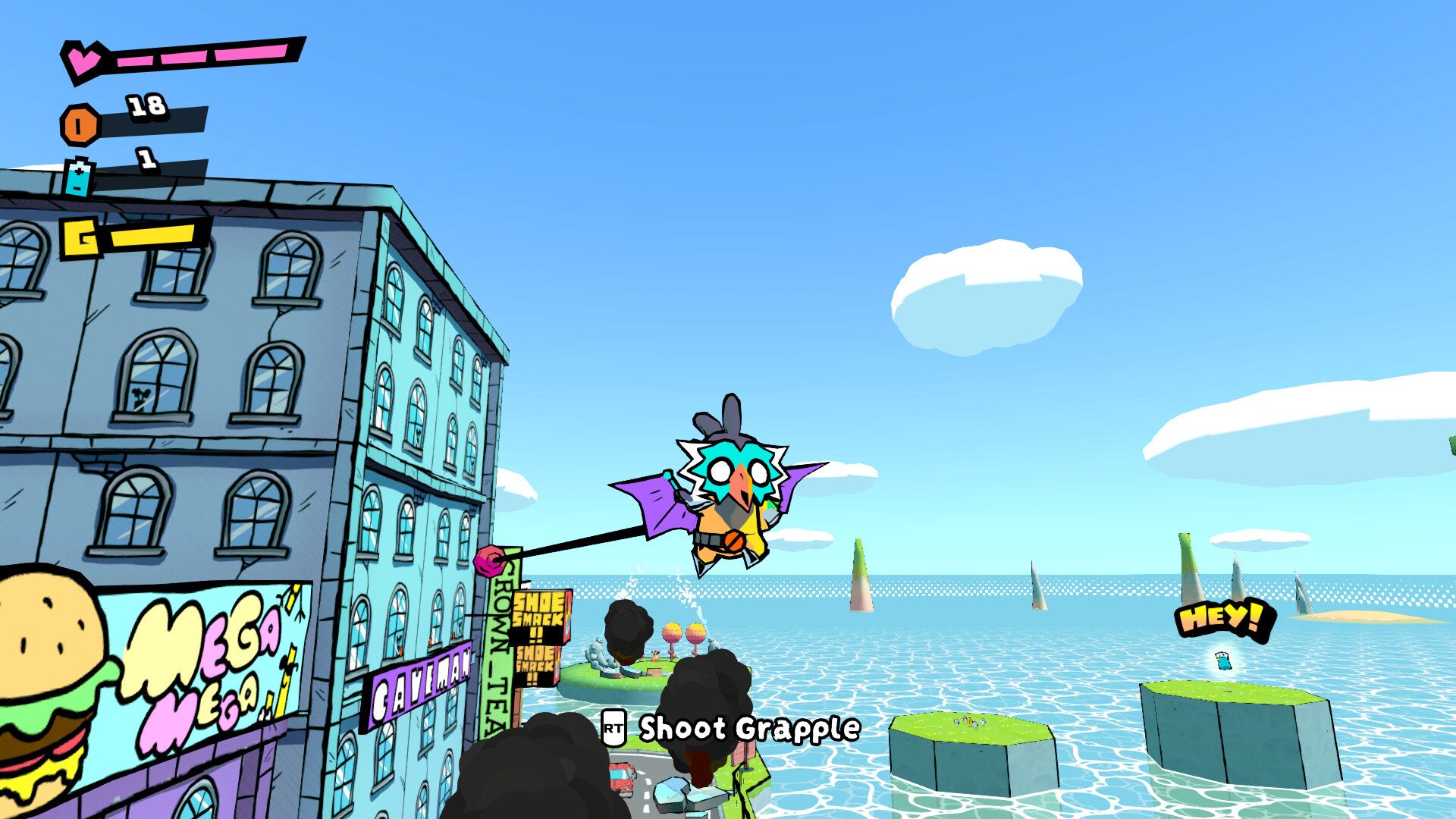Click the teal battery icon in the HUD

79,177
